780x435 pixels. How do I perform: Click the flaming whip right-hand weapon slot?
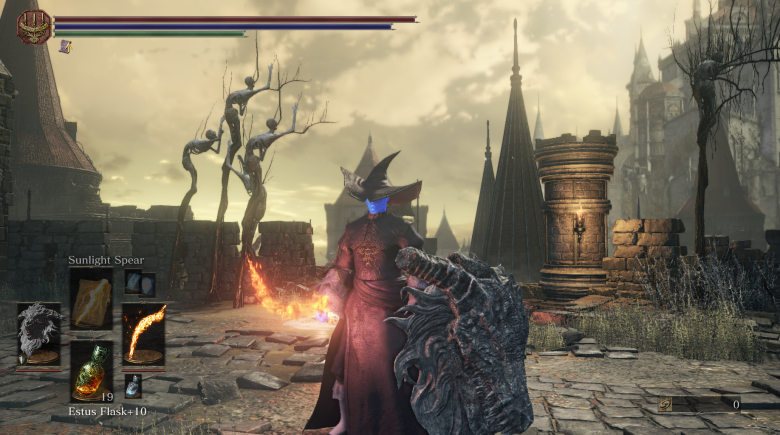point(144,335)
